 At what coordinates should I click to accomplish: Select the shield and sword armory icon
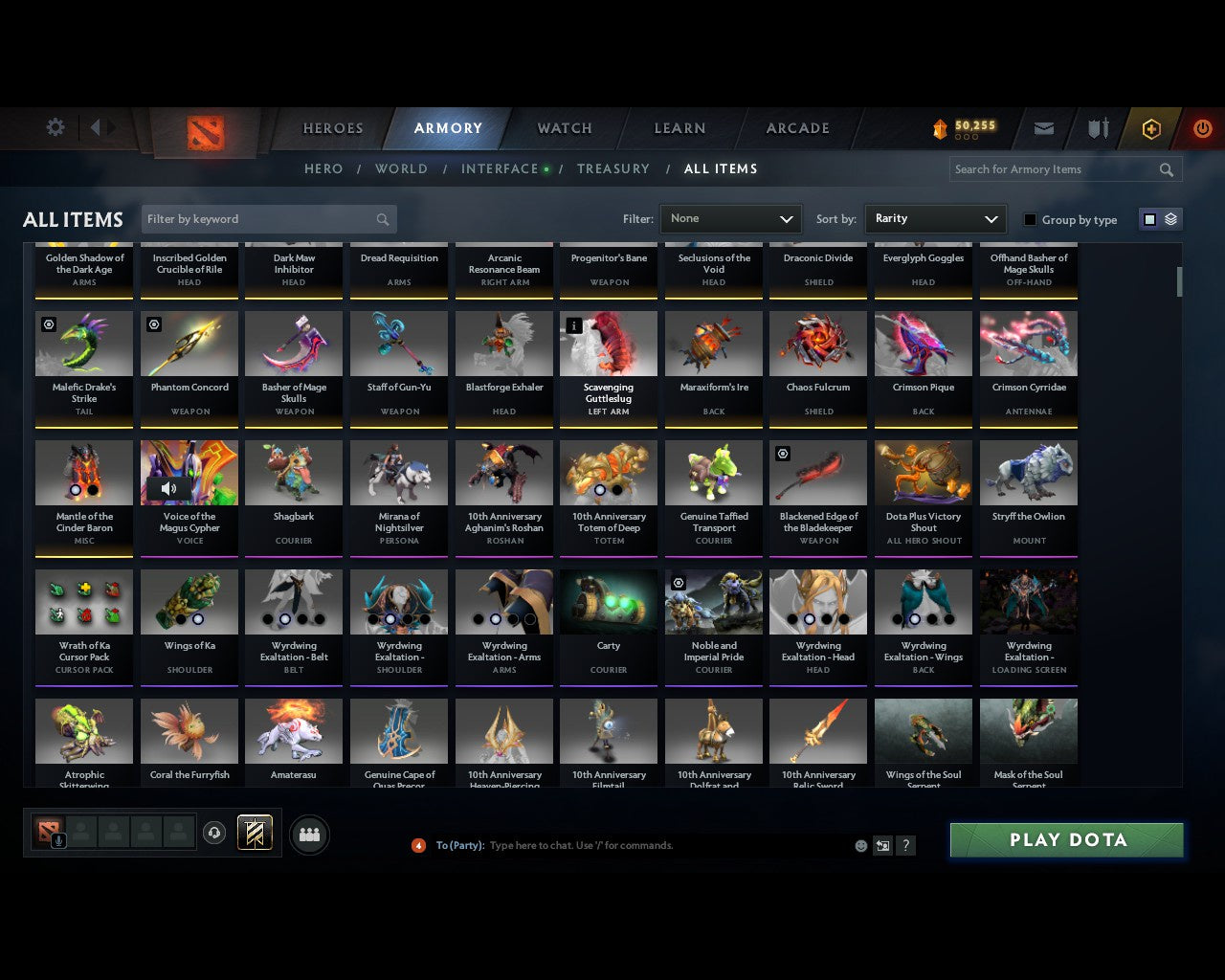pos(1097,128)
